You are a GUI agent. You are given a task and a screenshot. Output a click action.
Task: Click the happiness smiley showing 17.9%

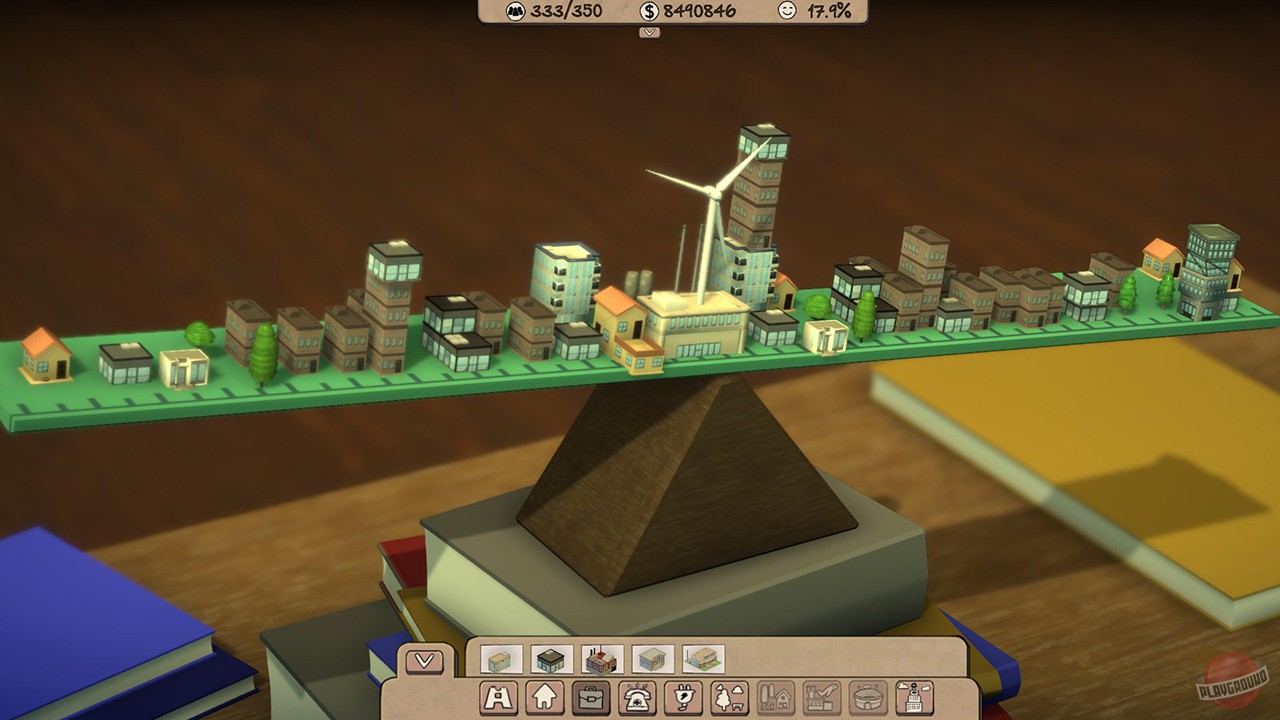(787, 13)
